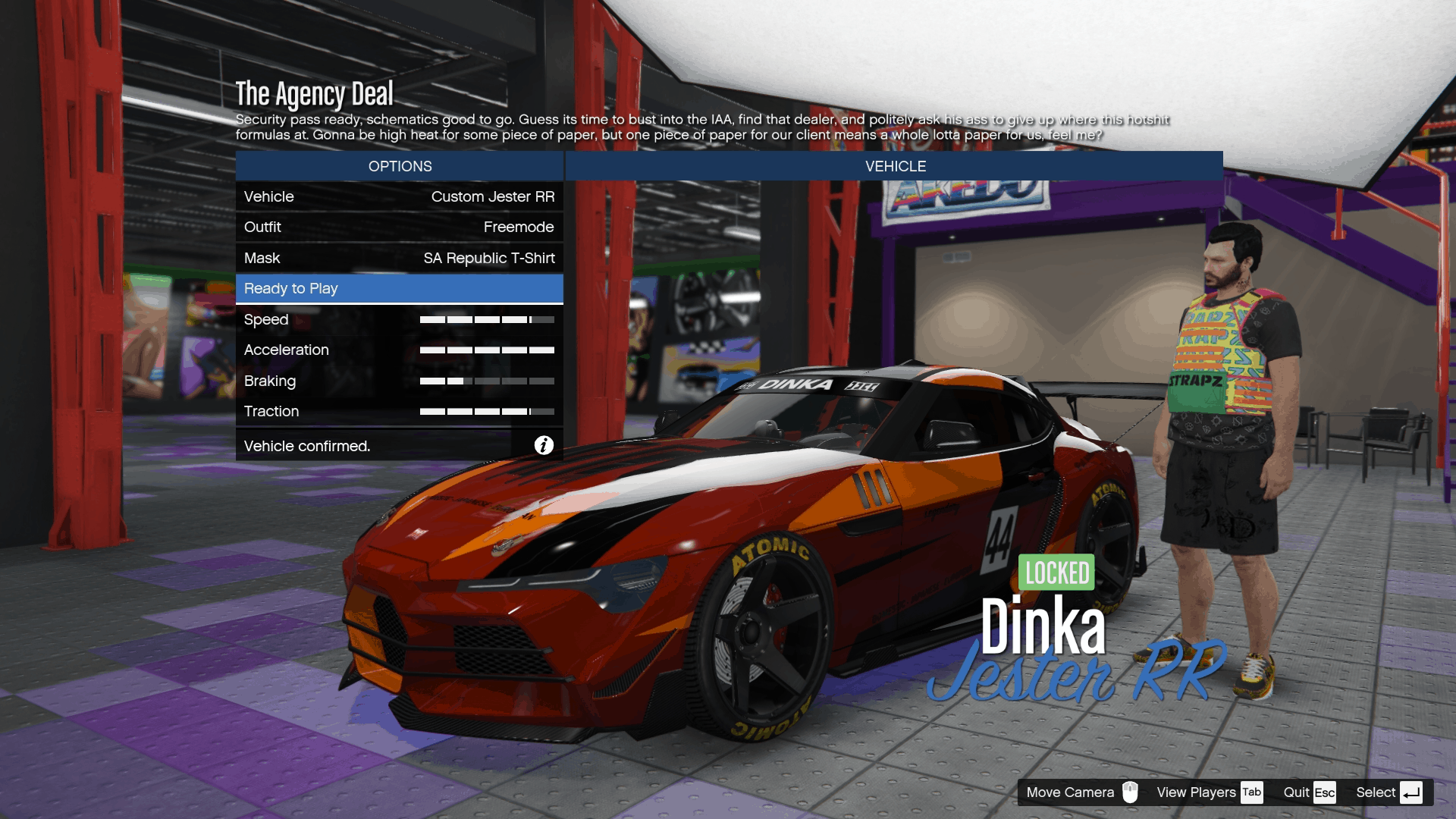Click the Braking stat row

[x=400, y=381]
